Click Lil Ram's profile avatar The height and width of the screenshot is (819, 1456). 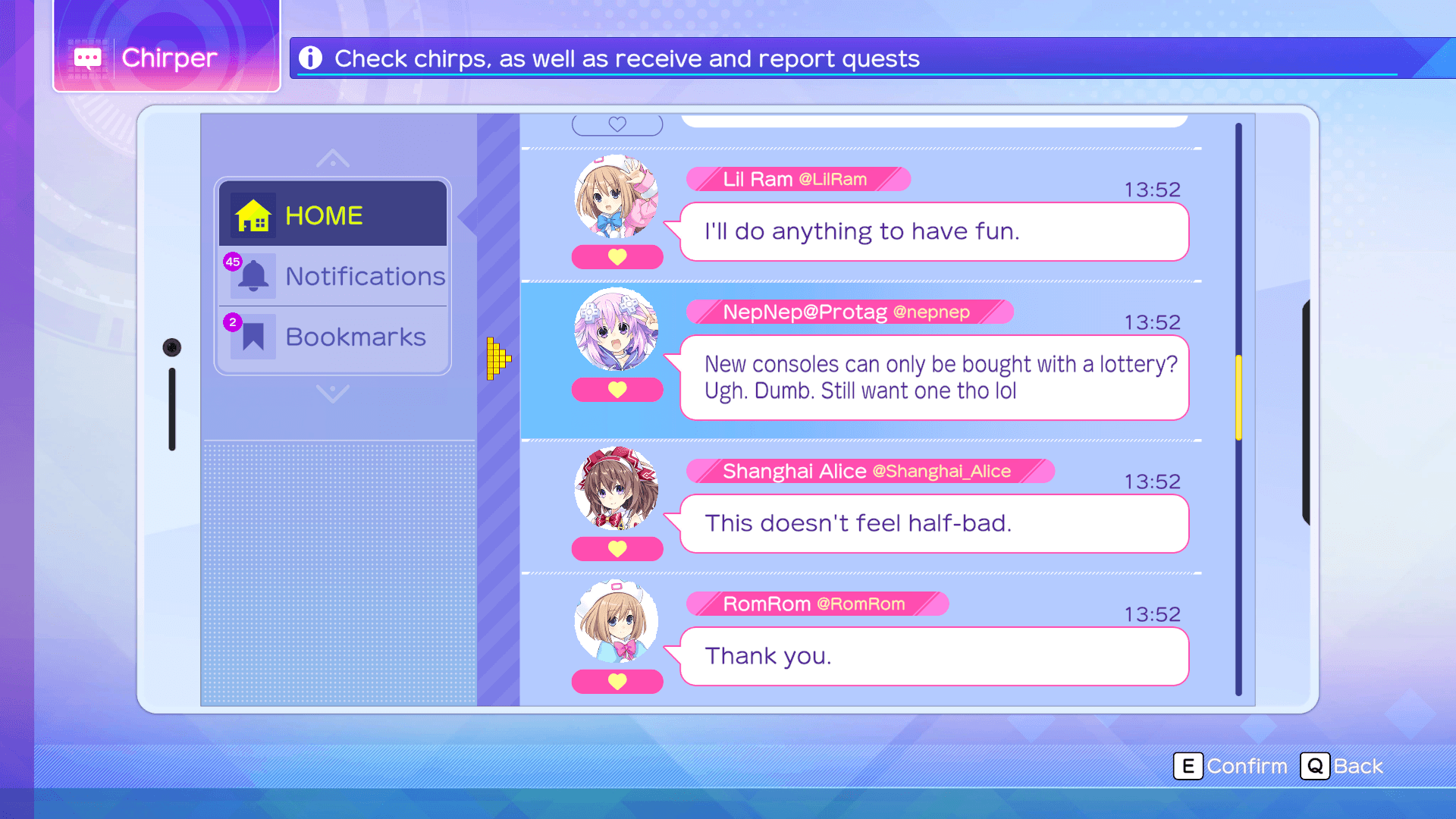tap(616, 197)
